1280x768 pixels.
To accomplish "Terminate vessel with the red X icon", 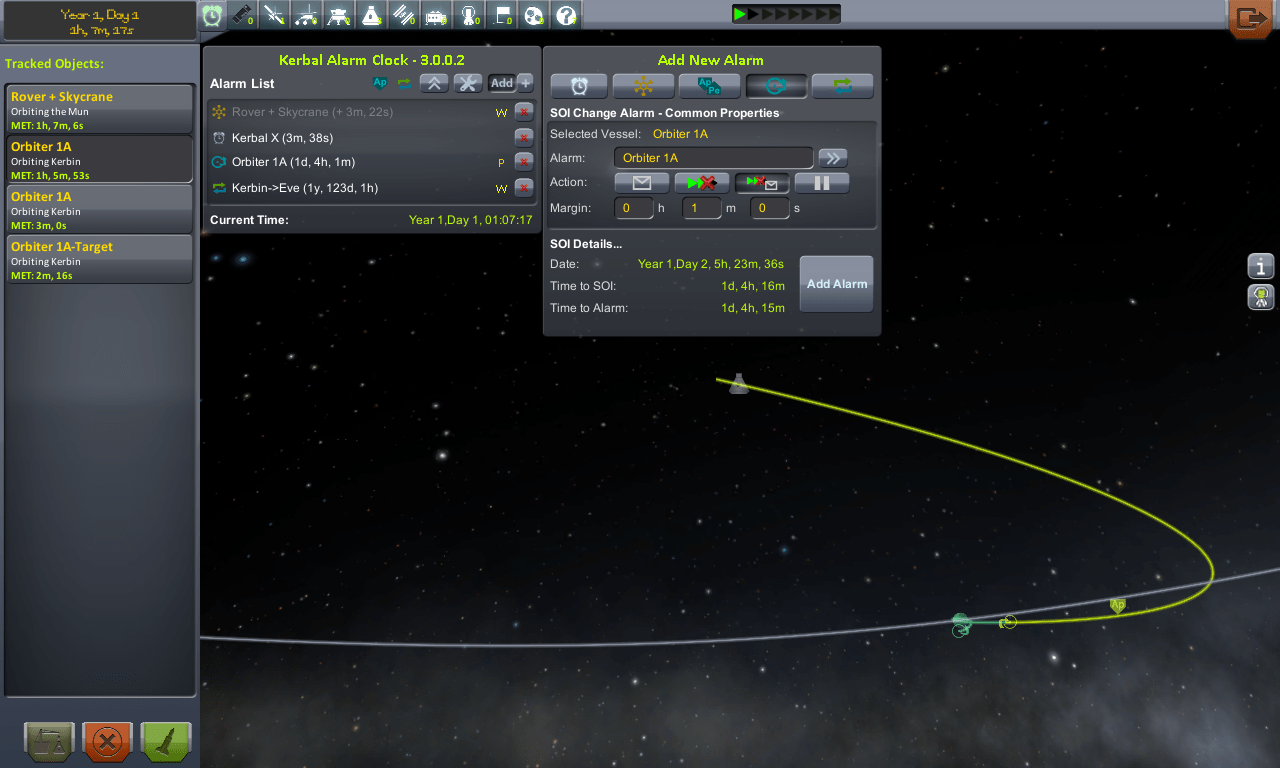I will (x=106, y=741).
